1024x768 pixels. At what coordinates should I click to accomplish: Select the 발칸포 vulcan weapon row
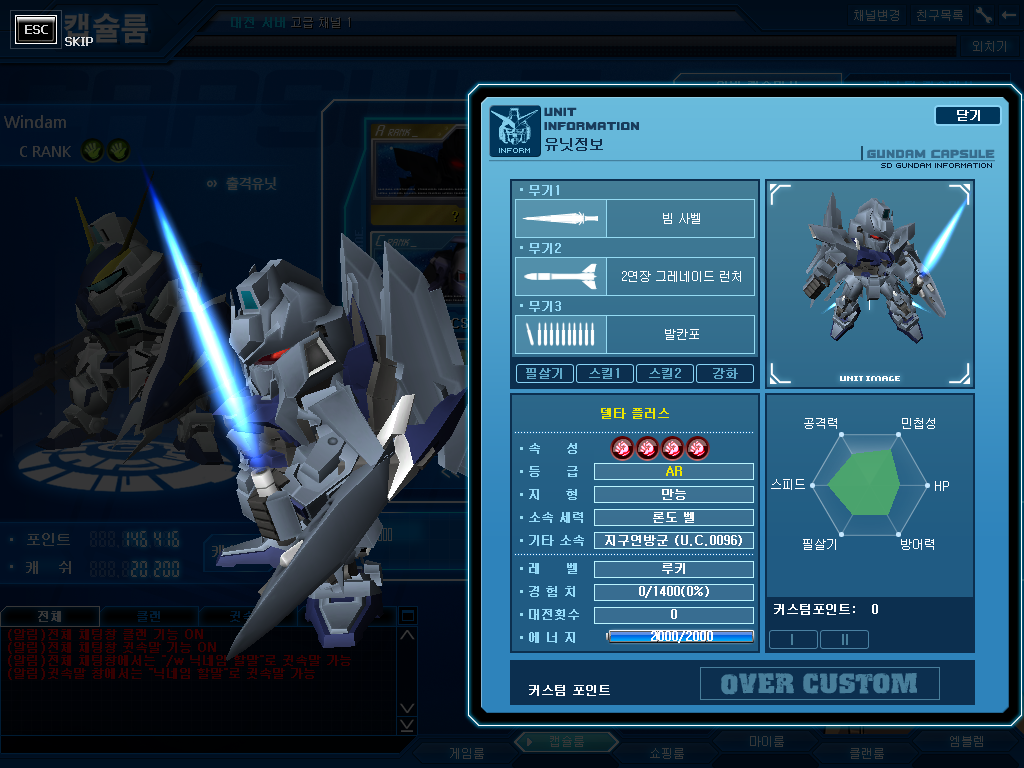(635, 334)
